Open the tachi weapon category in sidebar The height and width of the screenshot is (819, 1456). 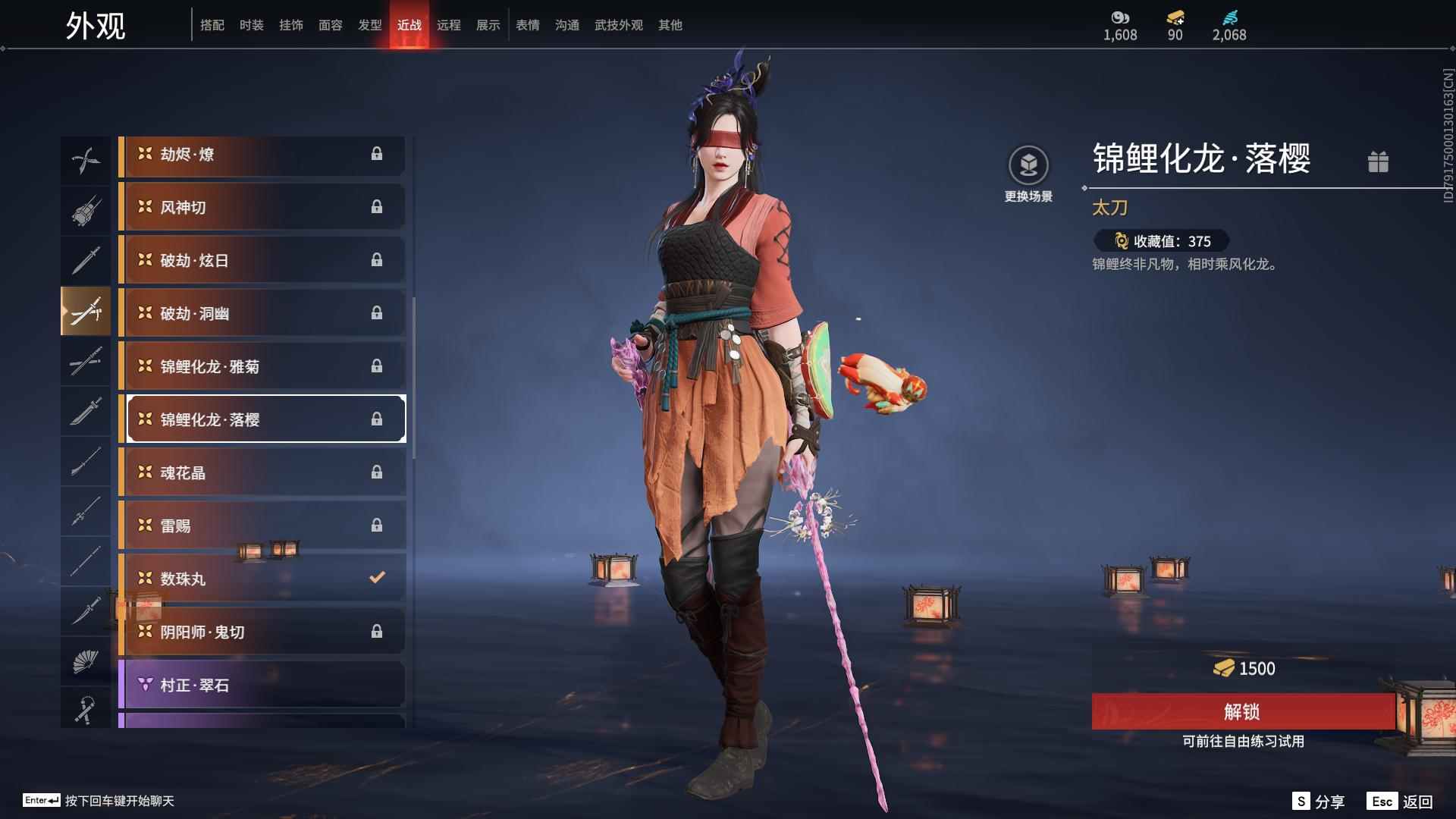pyautogui.click(x=86, y=310)
